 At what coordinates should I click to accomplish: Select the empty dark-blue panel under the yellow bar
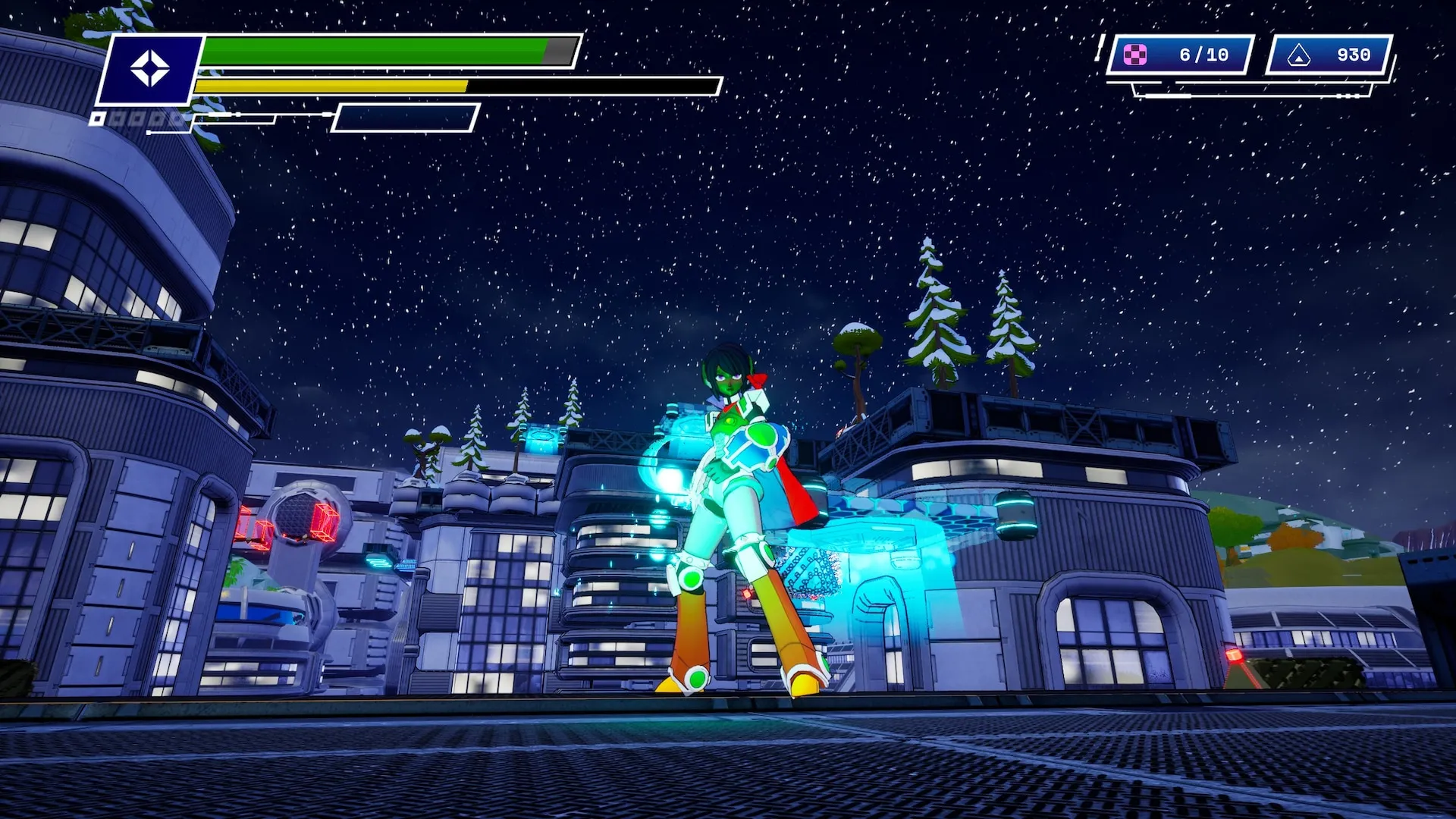coord(406,118)
